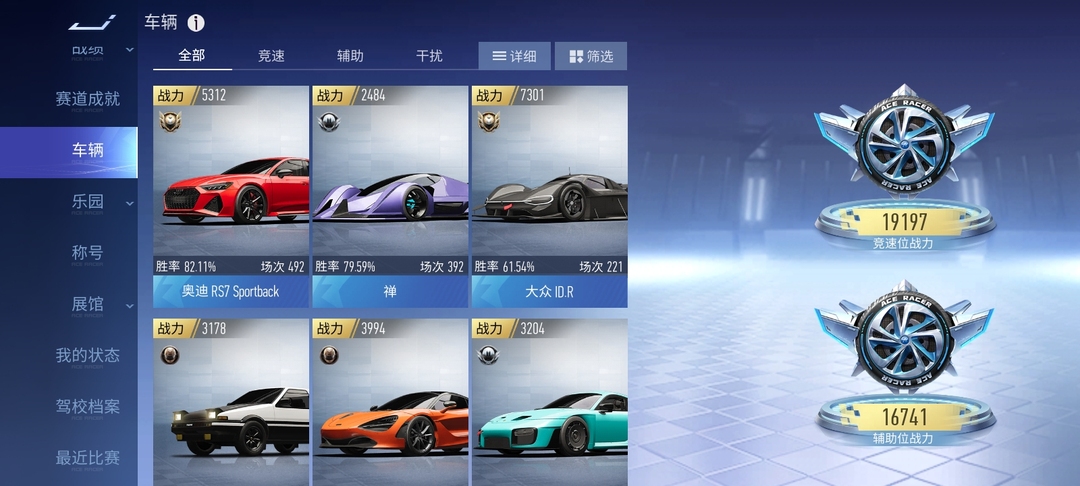
Task: Choose the purple 禅 car card
Action: pyautogui.click(x=389, y=196)
